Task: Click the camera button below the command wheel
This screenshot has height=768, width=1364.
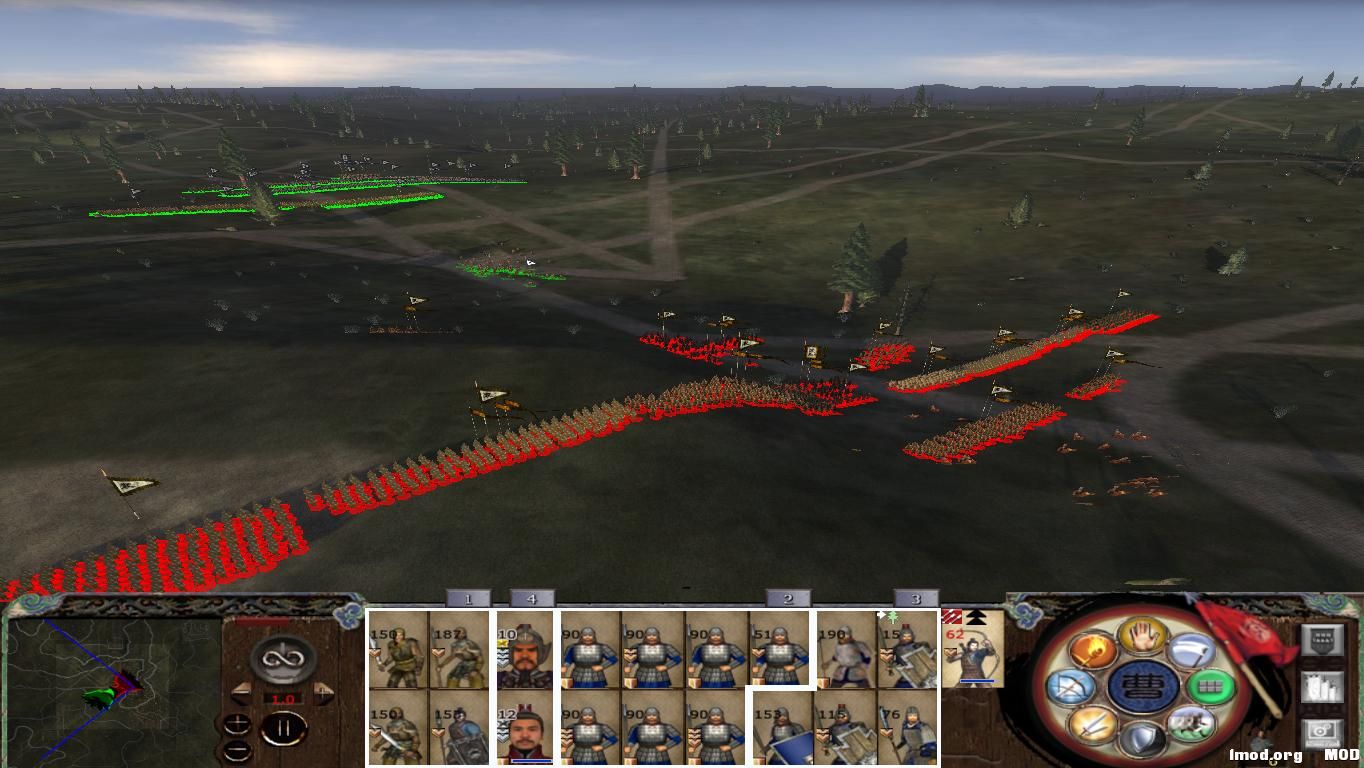Action: click(x=1320, y=732)
